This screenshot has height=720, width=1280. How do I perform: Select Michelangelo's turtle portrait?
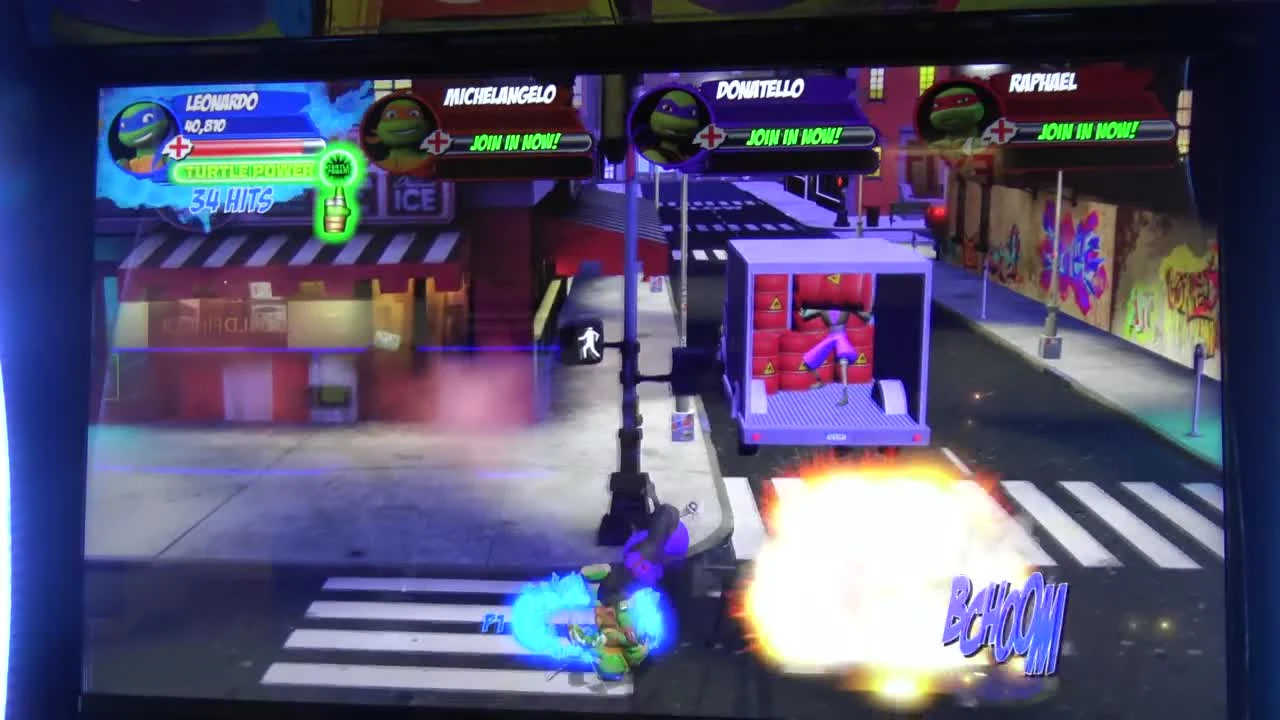click(x=398, y=133)
